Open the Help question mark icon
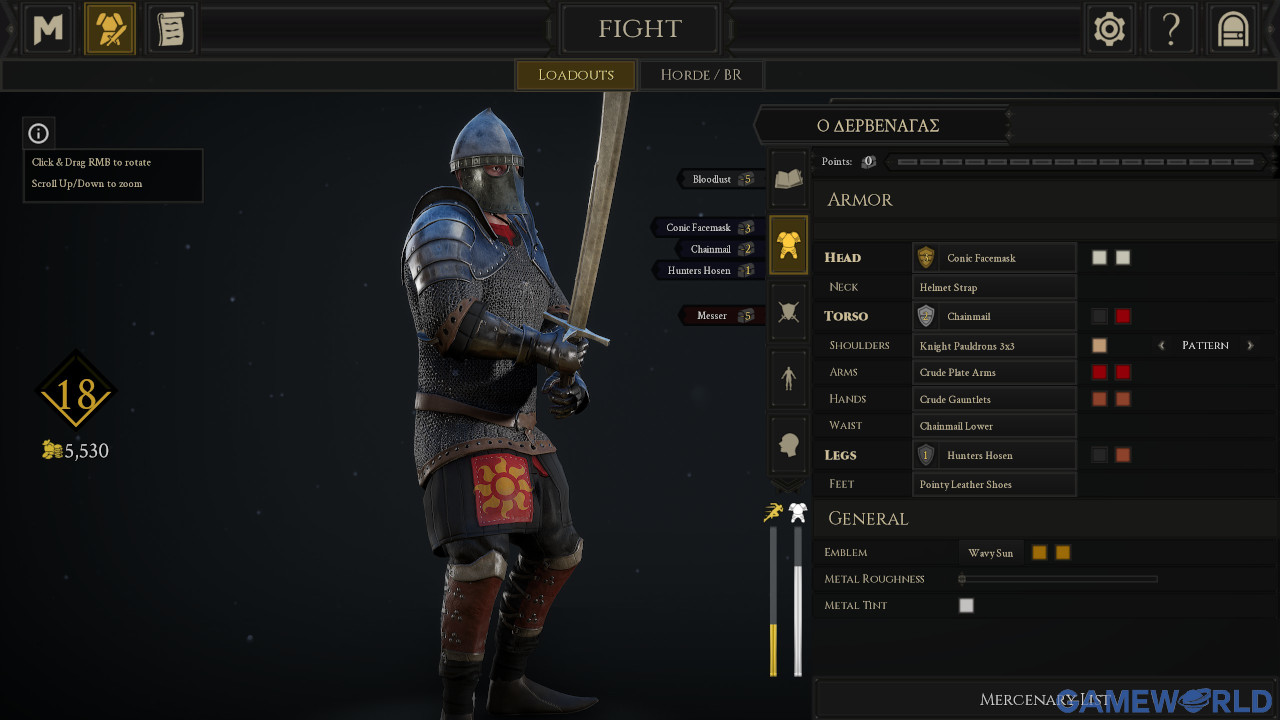1280x720 pixels. click(1171, 28)
